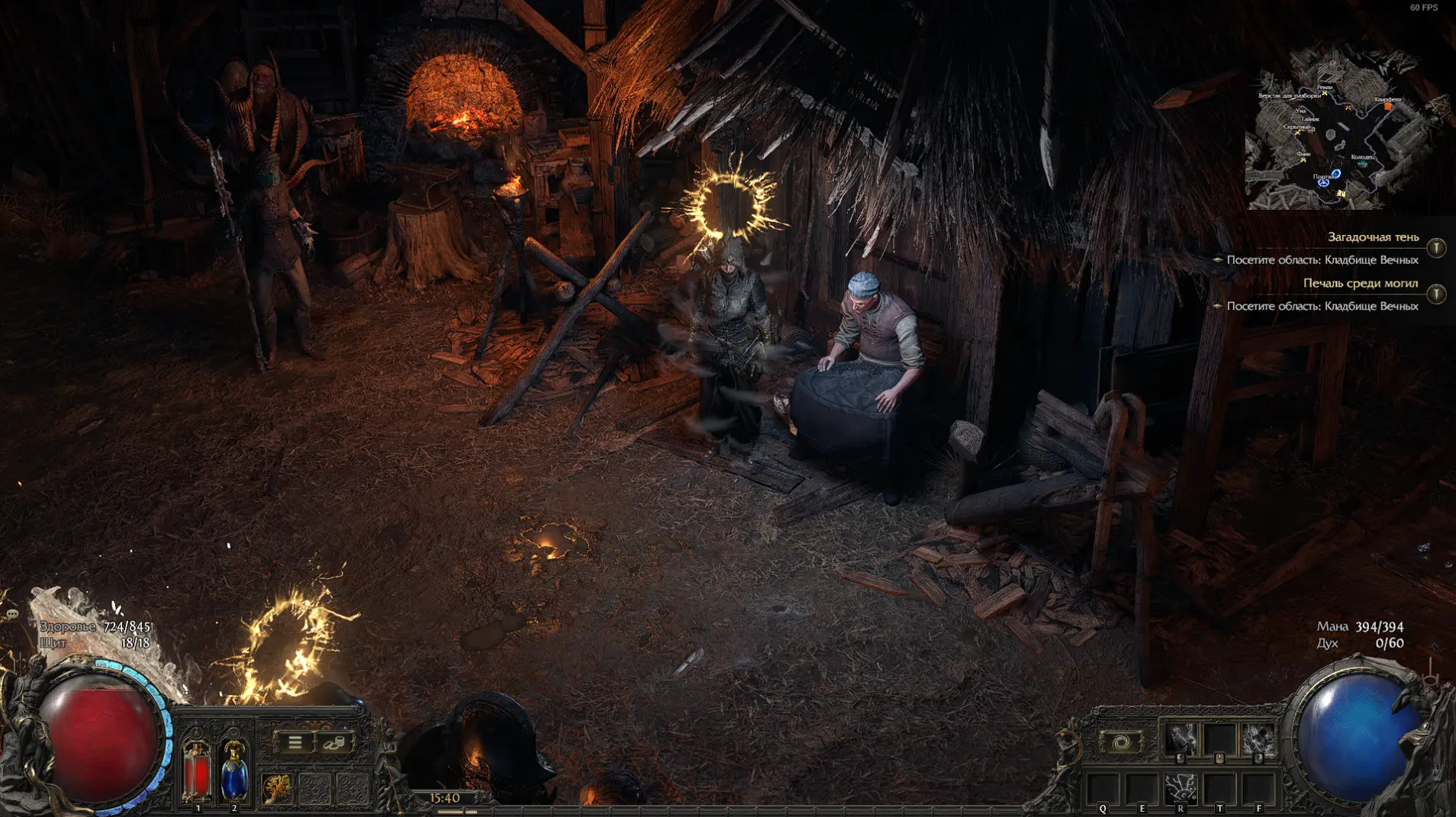
Task: Click the golden spiral skills button
Action: coord(1120,741)
